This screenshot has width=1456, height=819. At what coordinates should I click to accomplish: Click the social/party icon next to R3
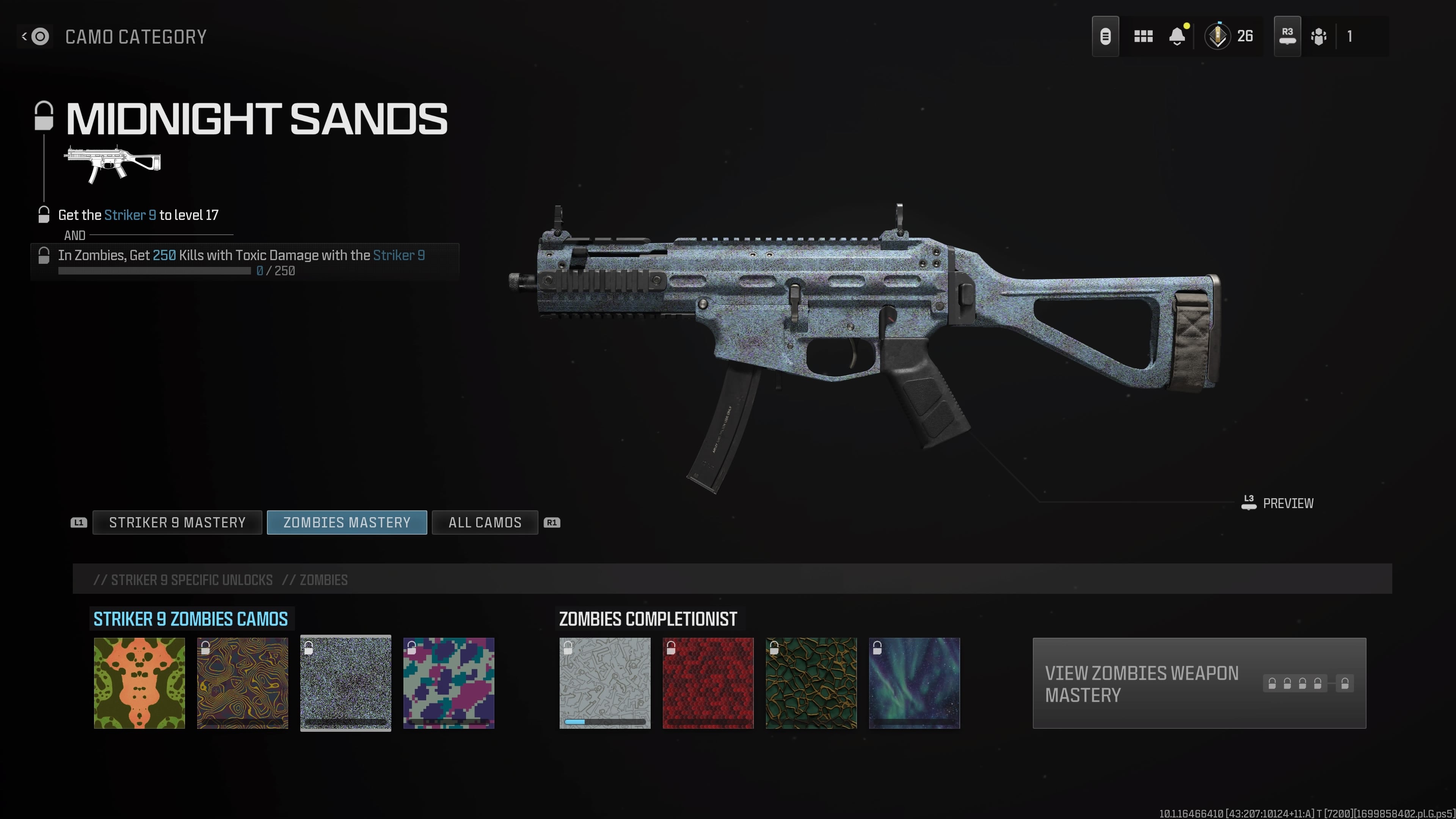1319,36
